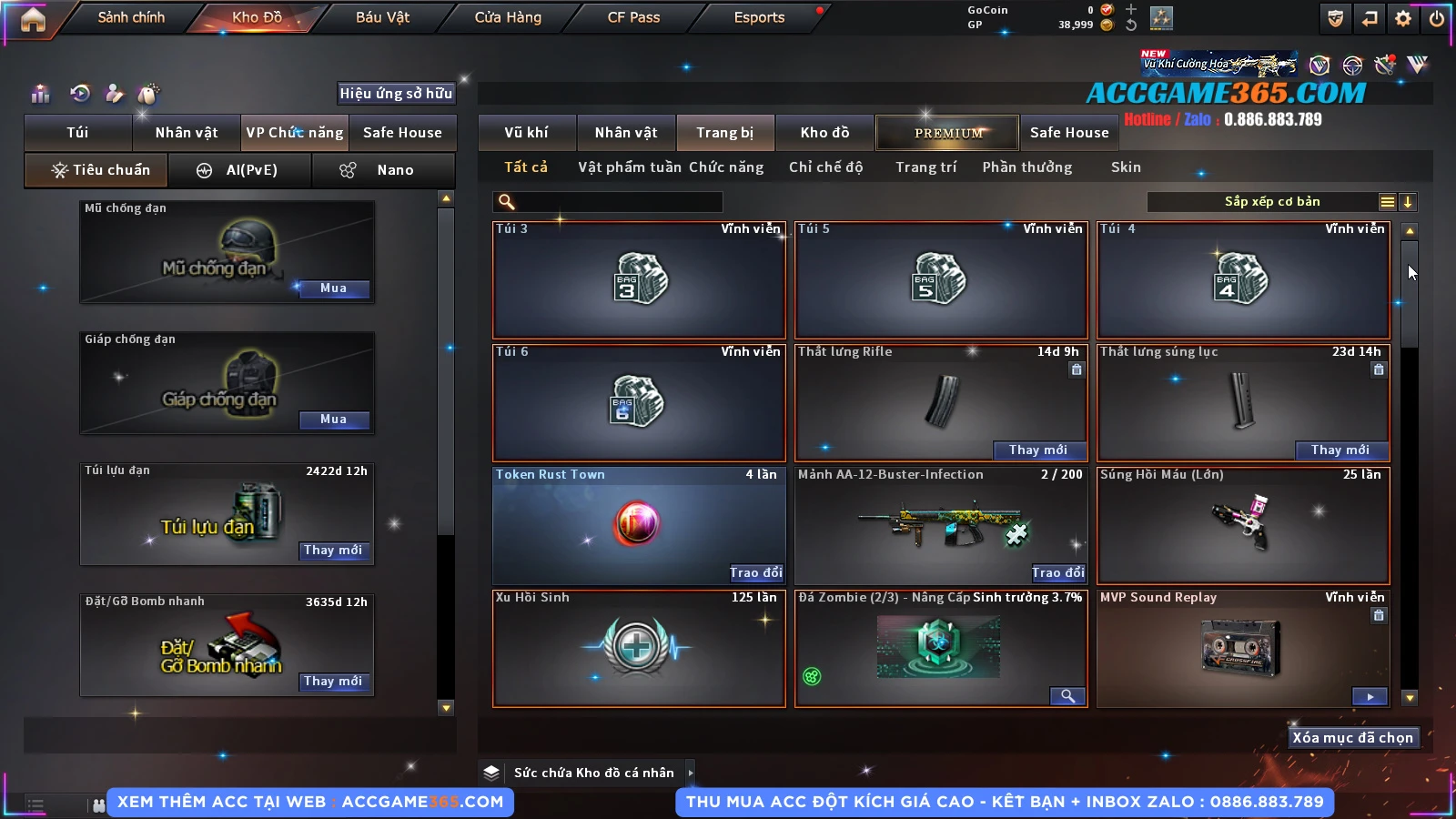Open the Cửa Hàng shop tab

pos(508,17)
